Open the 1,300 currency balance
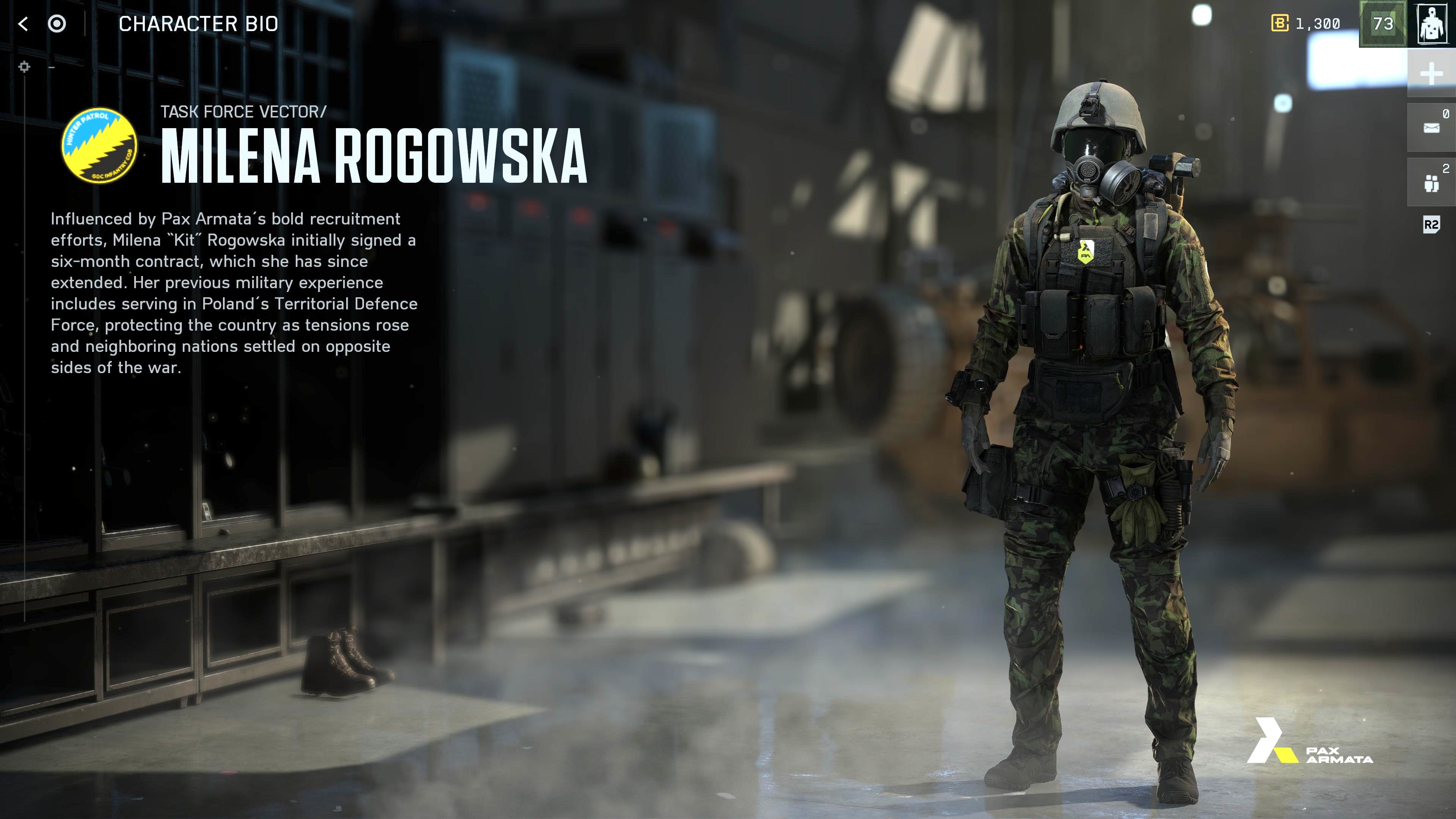The height and width of the screenshot is (819, 1456). point(1305,24)
